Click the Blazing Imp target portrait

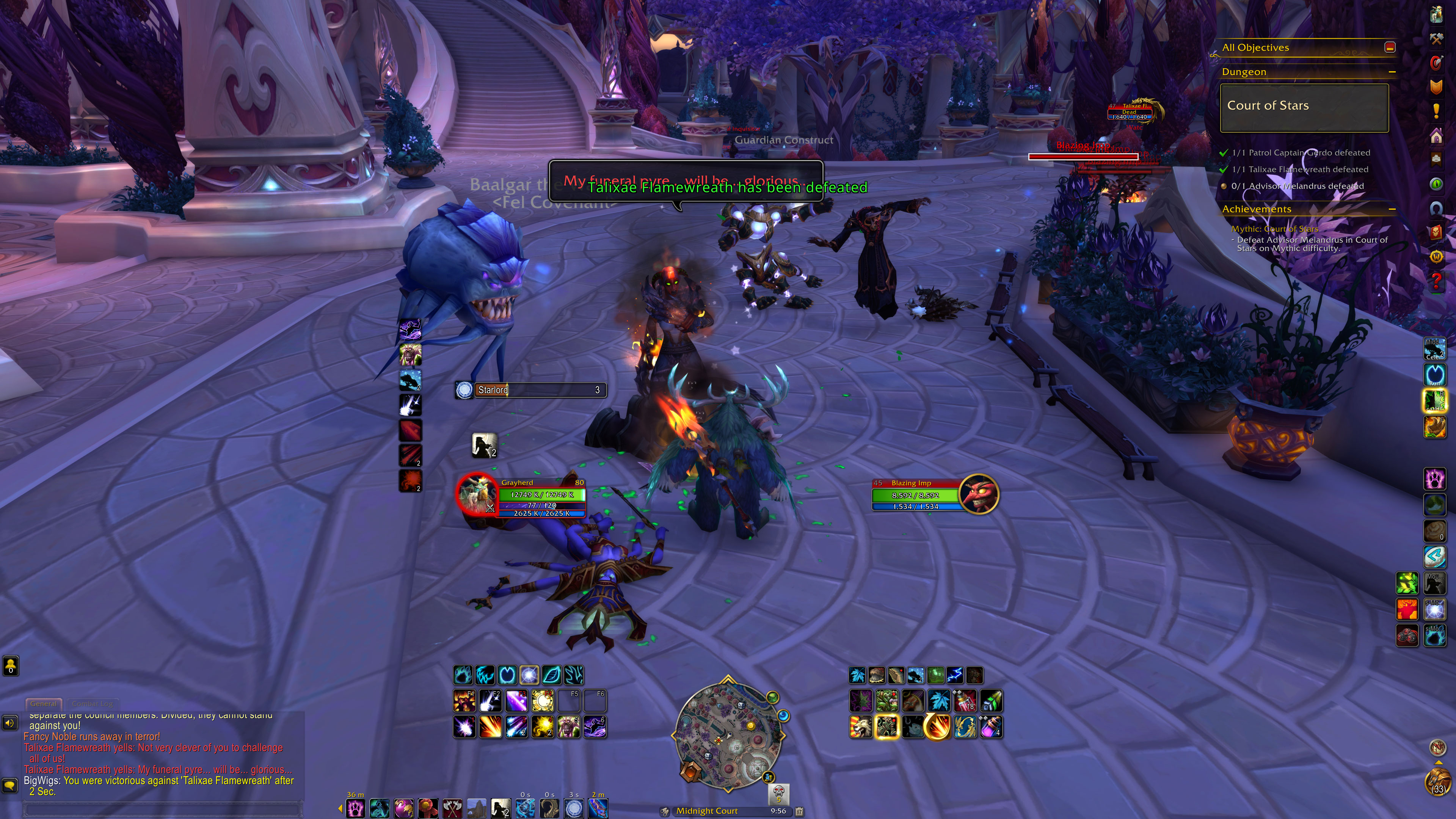coord(978,494)
